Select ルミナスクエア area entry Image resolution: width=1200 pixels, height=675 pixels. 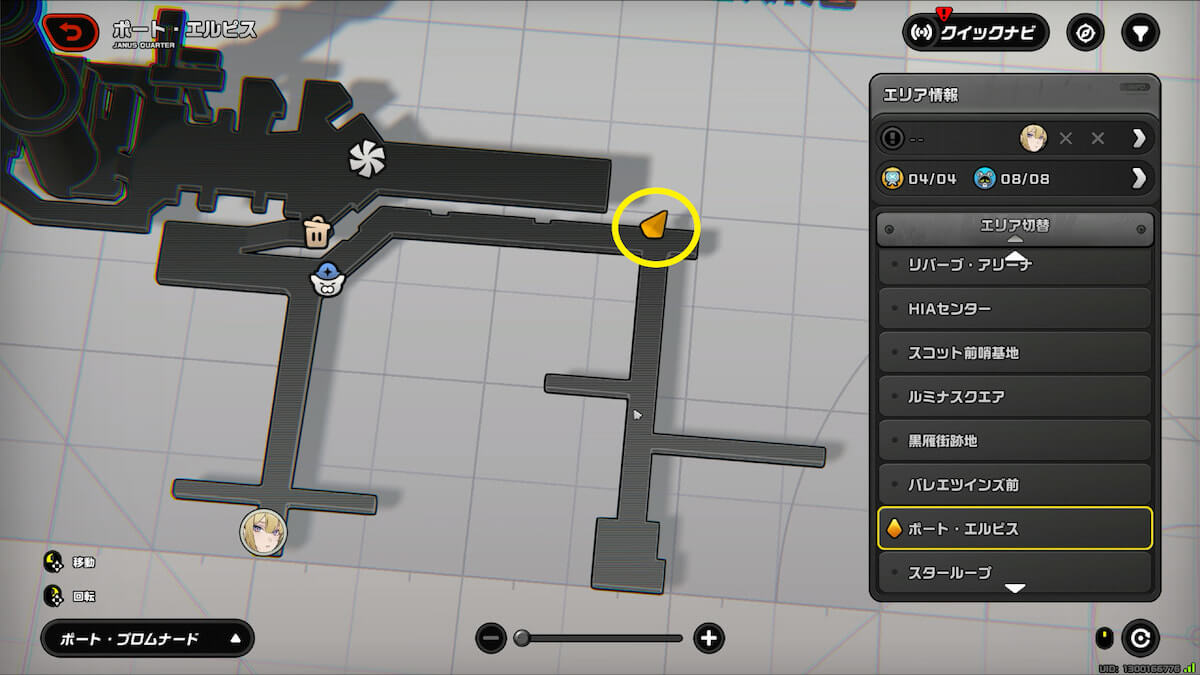(x=1014, y=397)
